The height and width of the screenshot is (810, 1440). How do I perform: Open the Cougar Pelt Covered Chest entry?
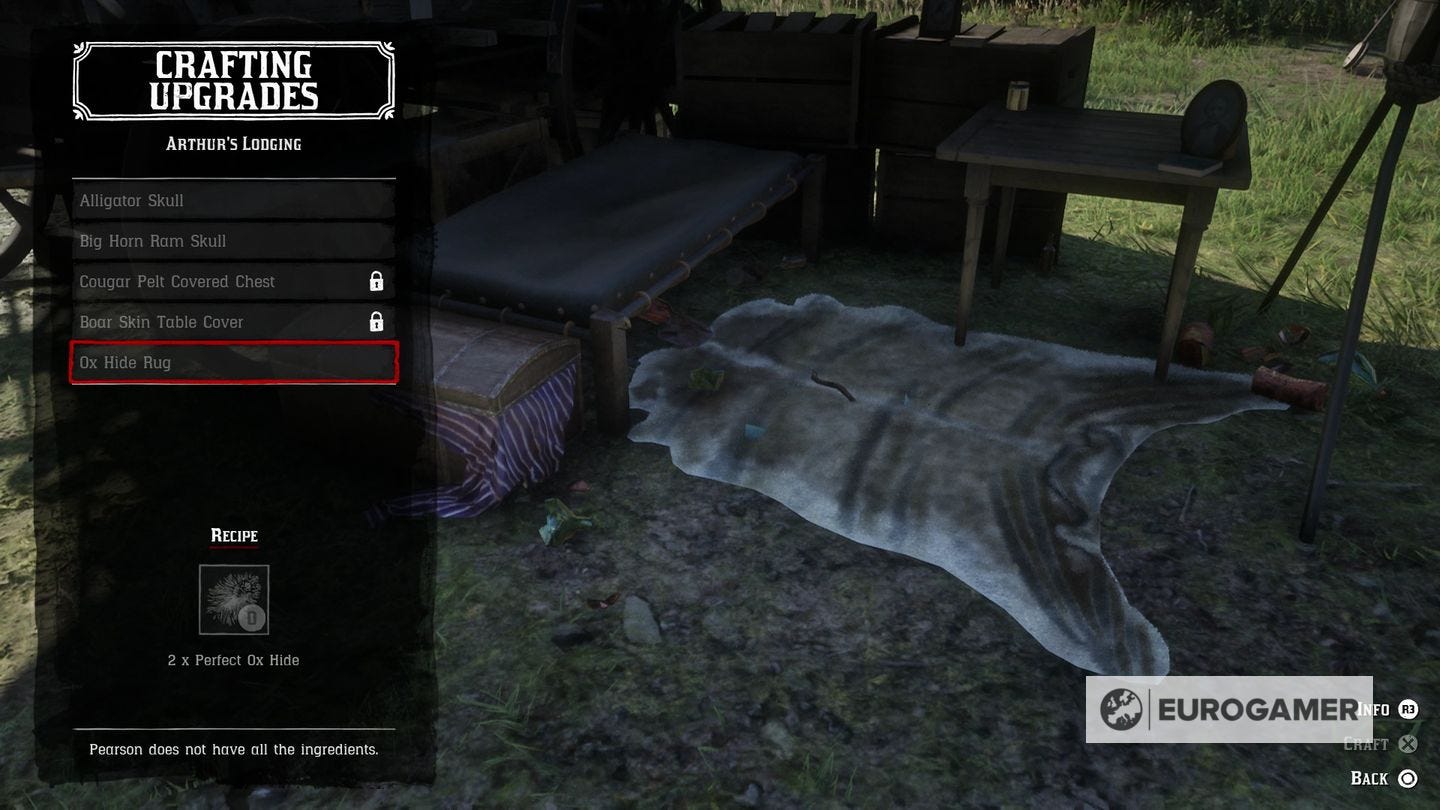(232, 281)
